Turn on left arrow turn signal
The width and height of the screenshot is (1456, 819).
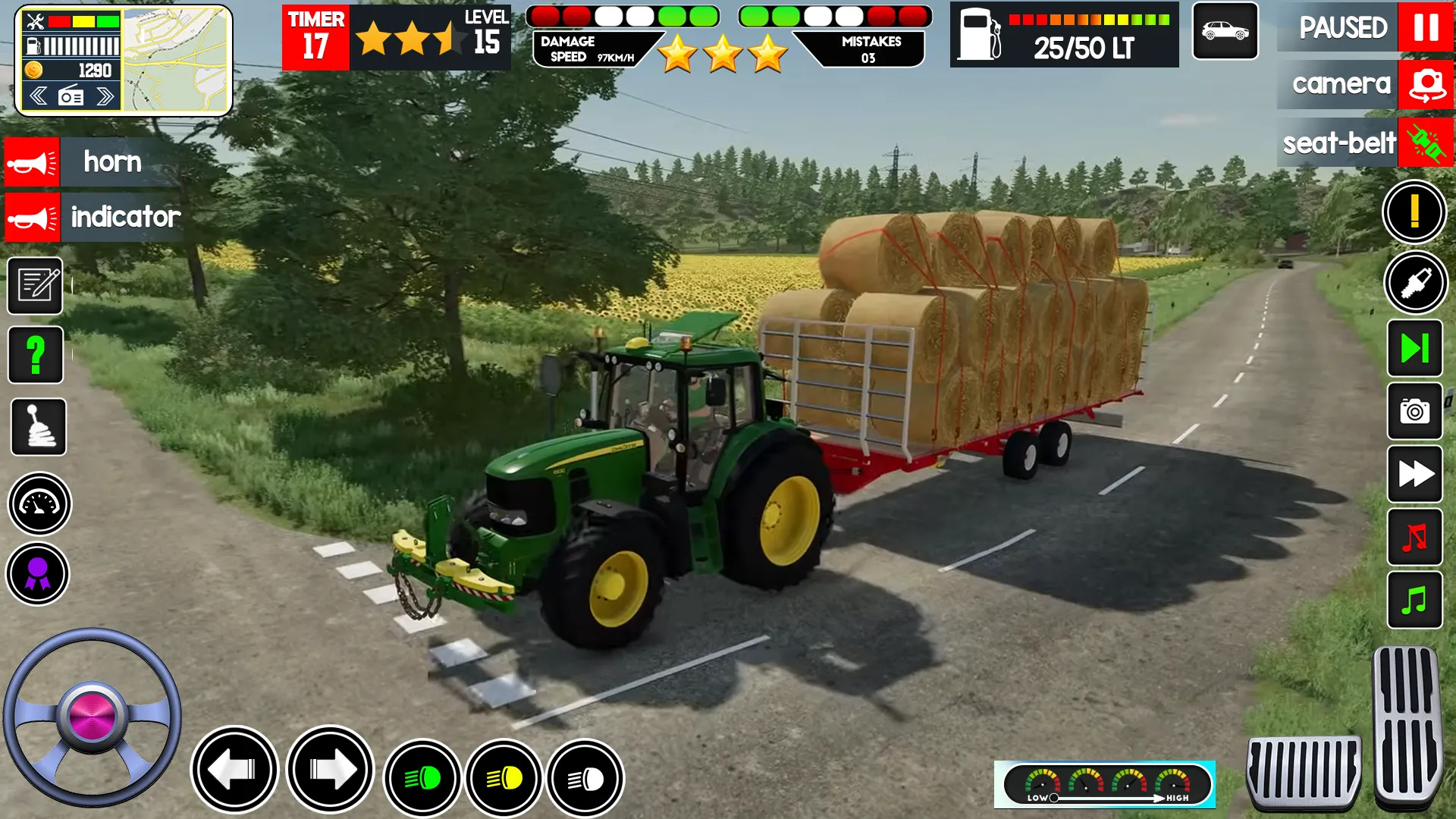pyautogui.click(x=234, y=770)
